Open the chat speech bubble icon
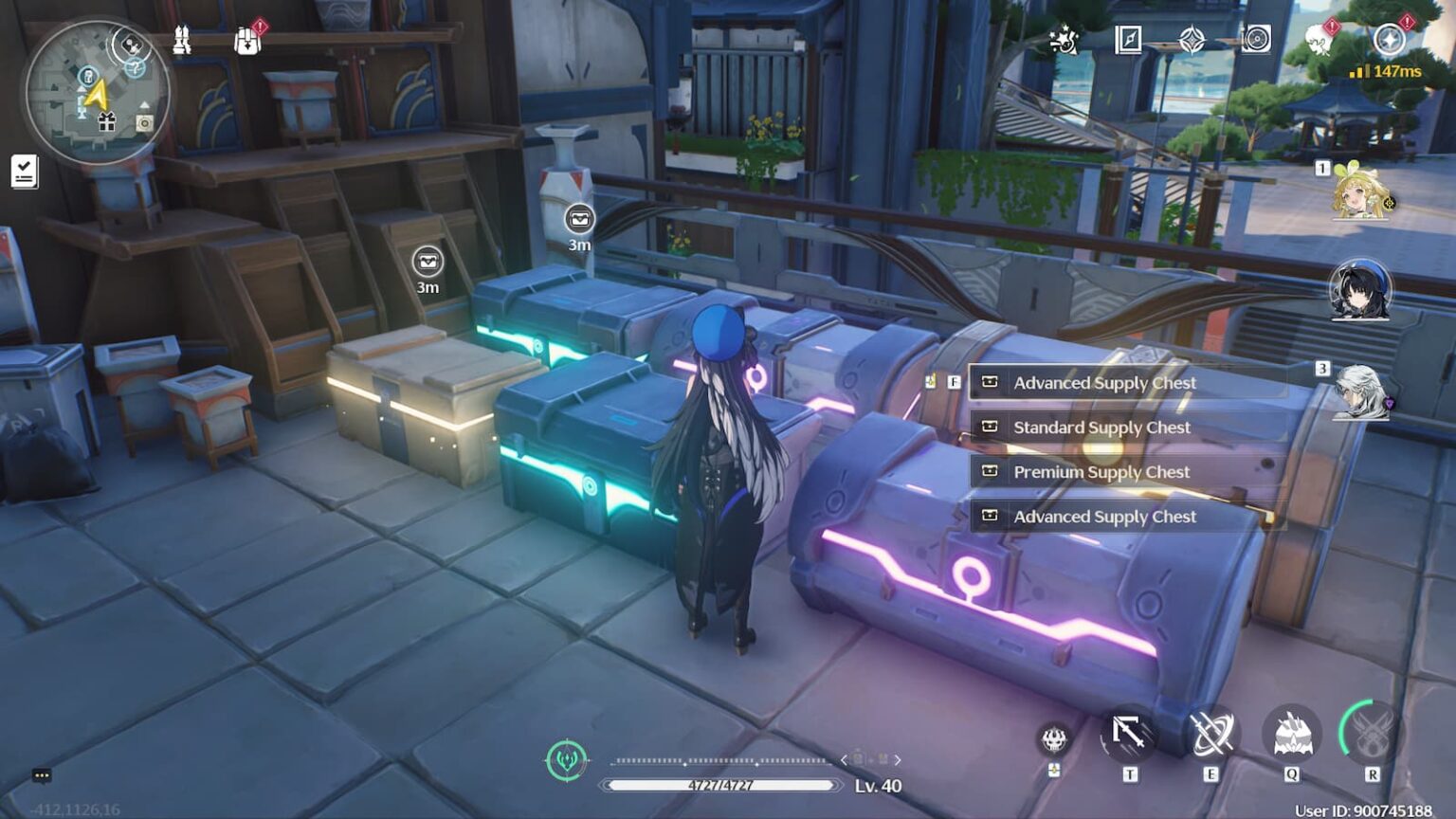Screen dimensions: 1456x819 [42, 775]
